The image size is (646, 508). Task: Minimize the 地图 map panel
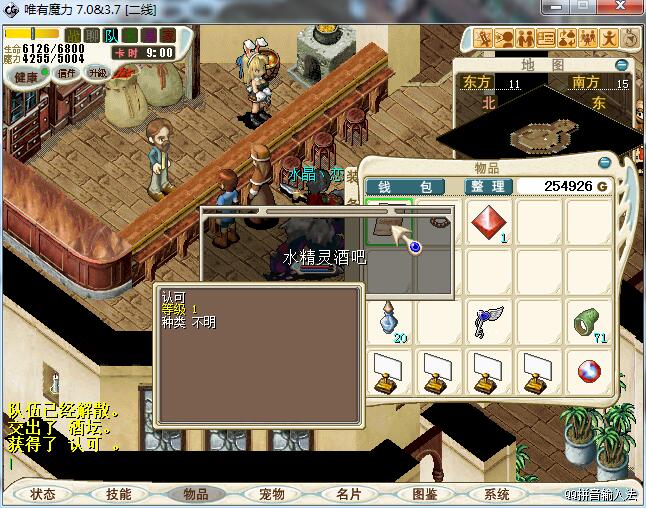(x=622, y=65)
